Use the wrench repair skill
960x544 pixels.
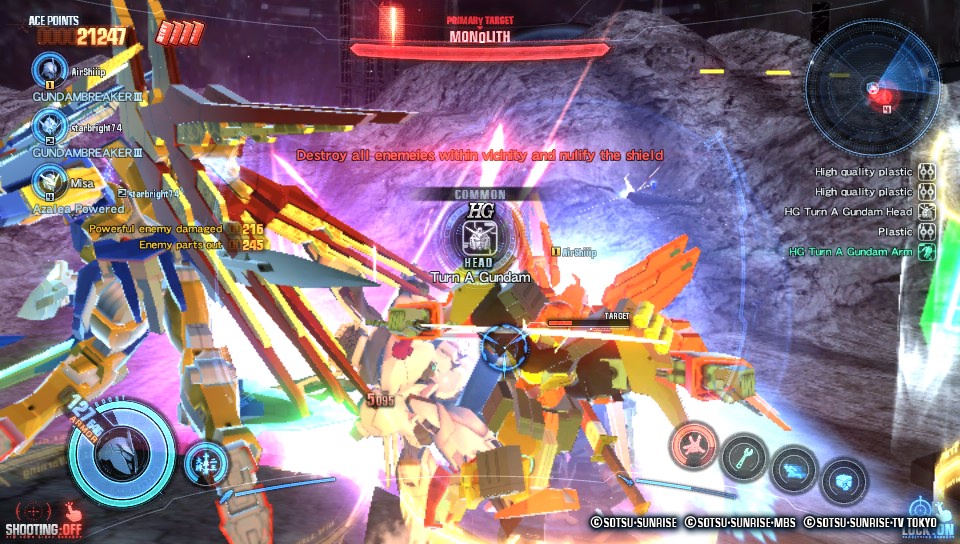[x=745, y=458]
